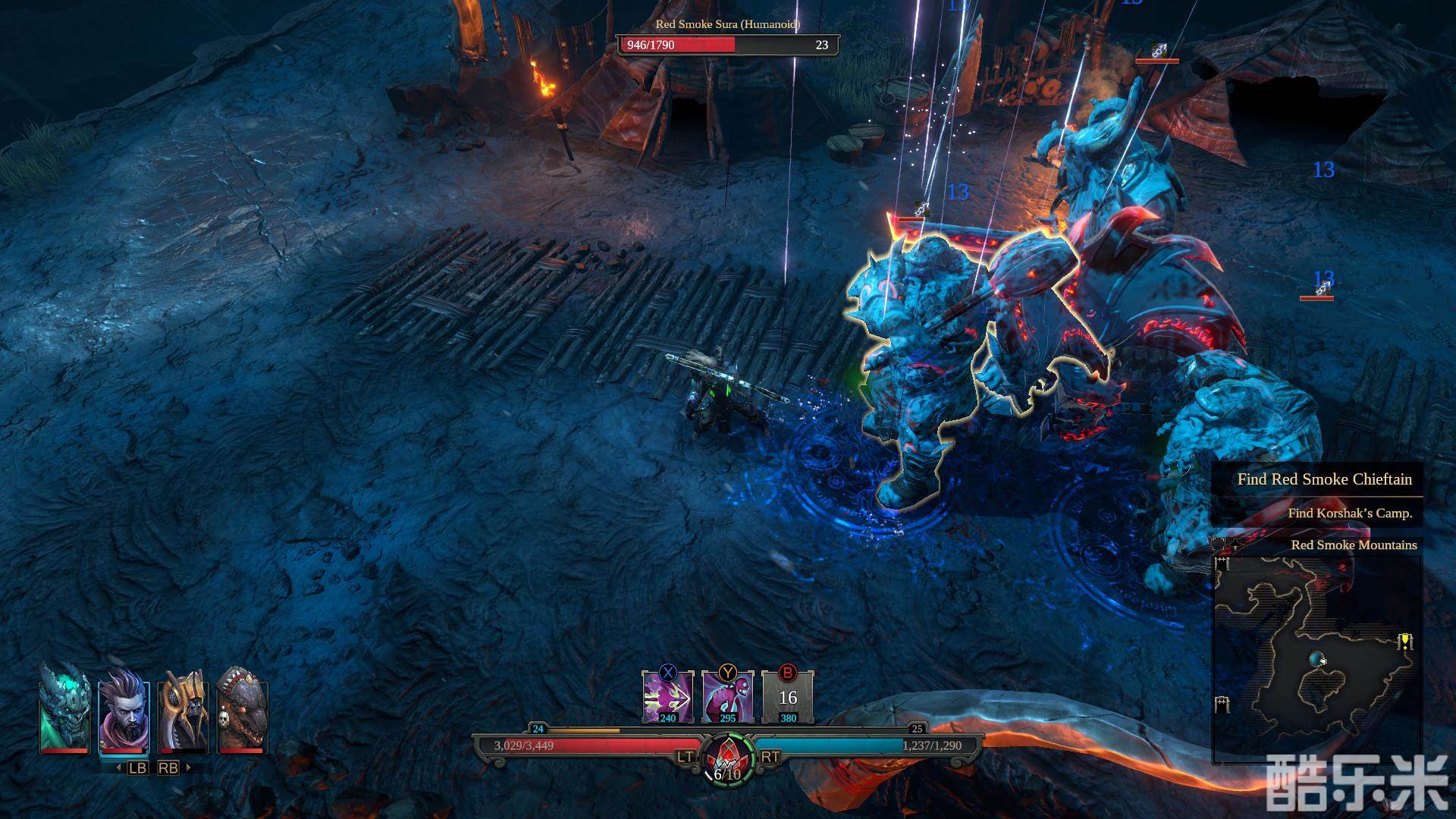Screen dimensions: 1456x819
Task: Expand the minimap with the corner-brackets icon
Action: (x=1218, y=544)
